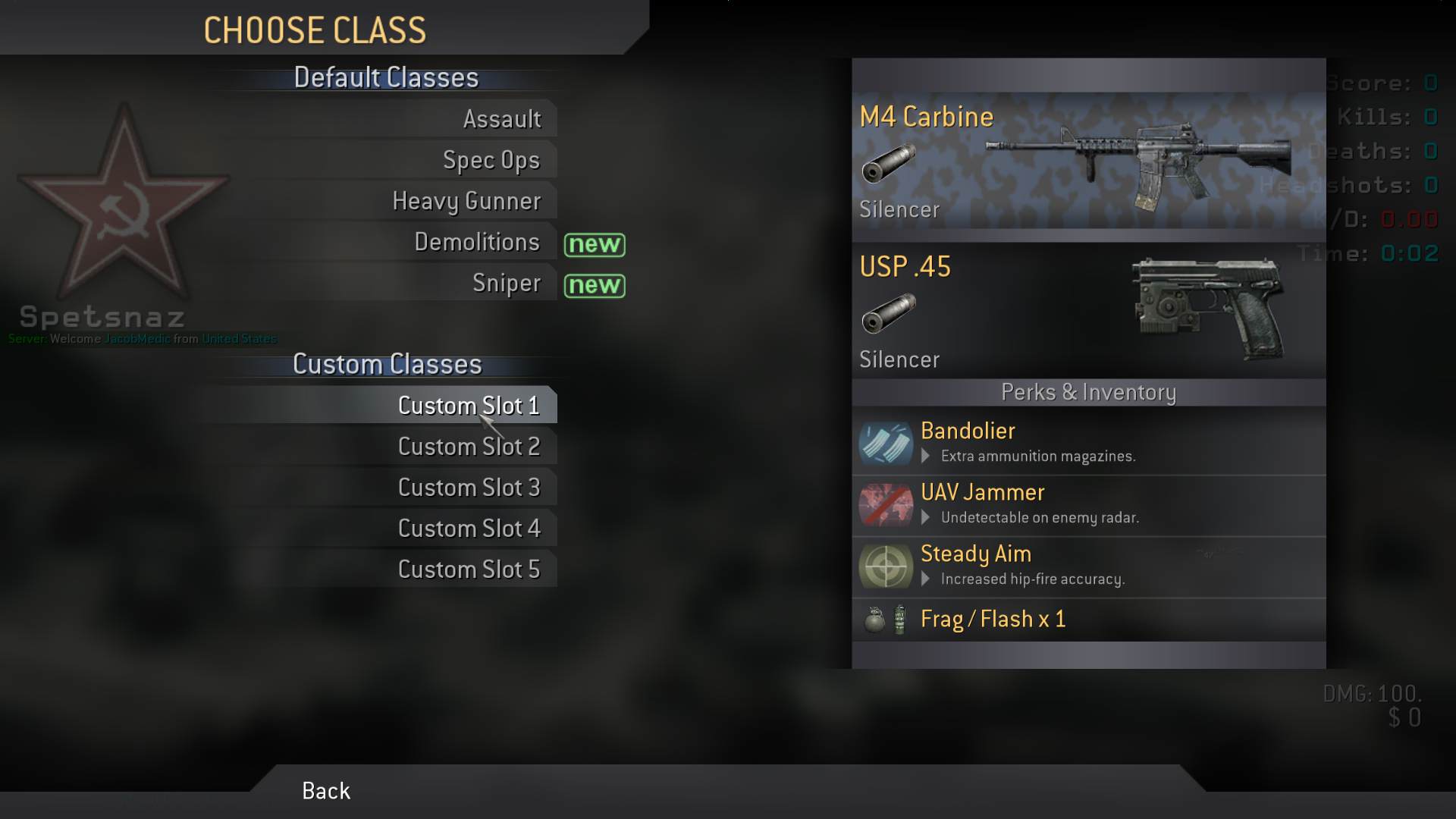Pick the Heavy Gunner class
The image size is (1456, 819).
[x=466, y=201]
